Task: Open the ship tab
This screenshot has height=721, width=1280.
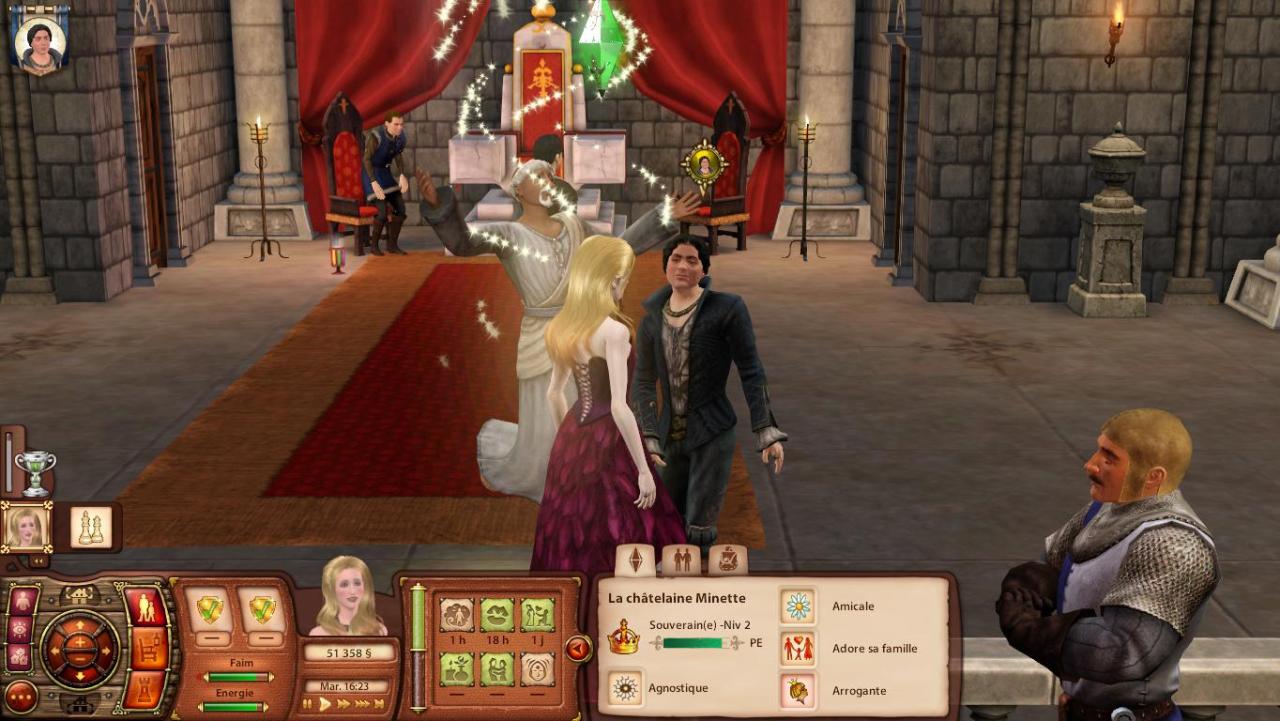Action: point(728,560)
